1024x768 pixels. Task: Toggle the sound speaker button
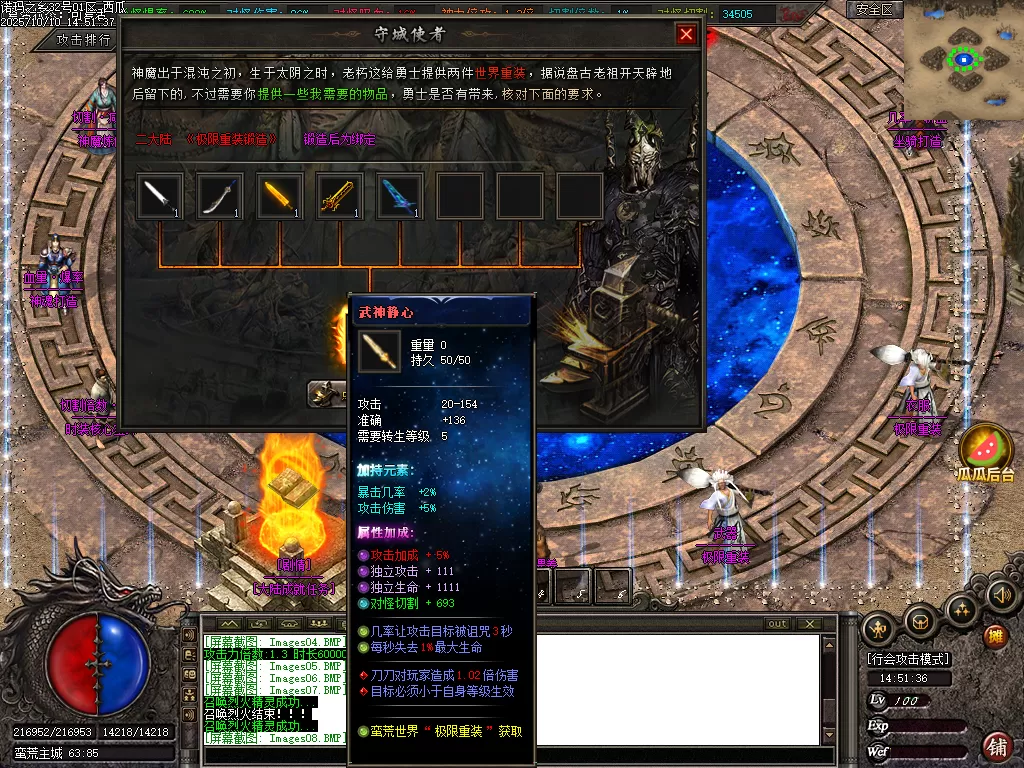click(x=1001, y=596)
